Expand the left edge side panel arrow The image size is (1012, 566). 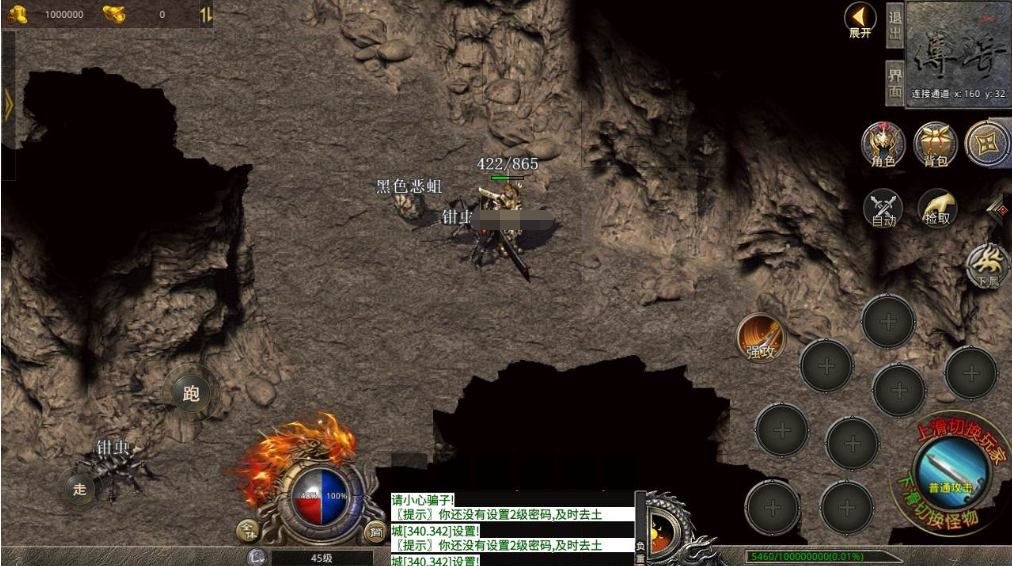8,106
